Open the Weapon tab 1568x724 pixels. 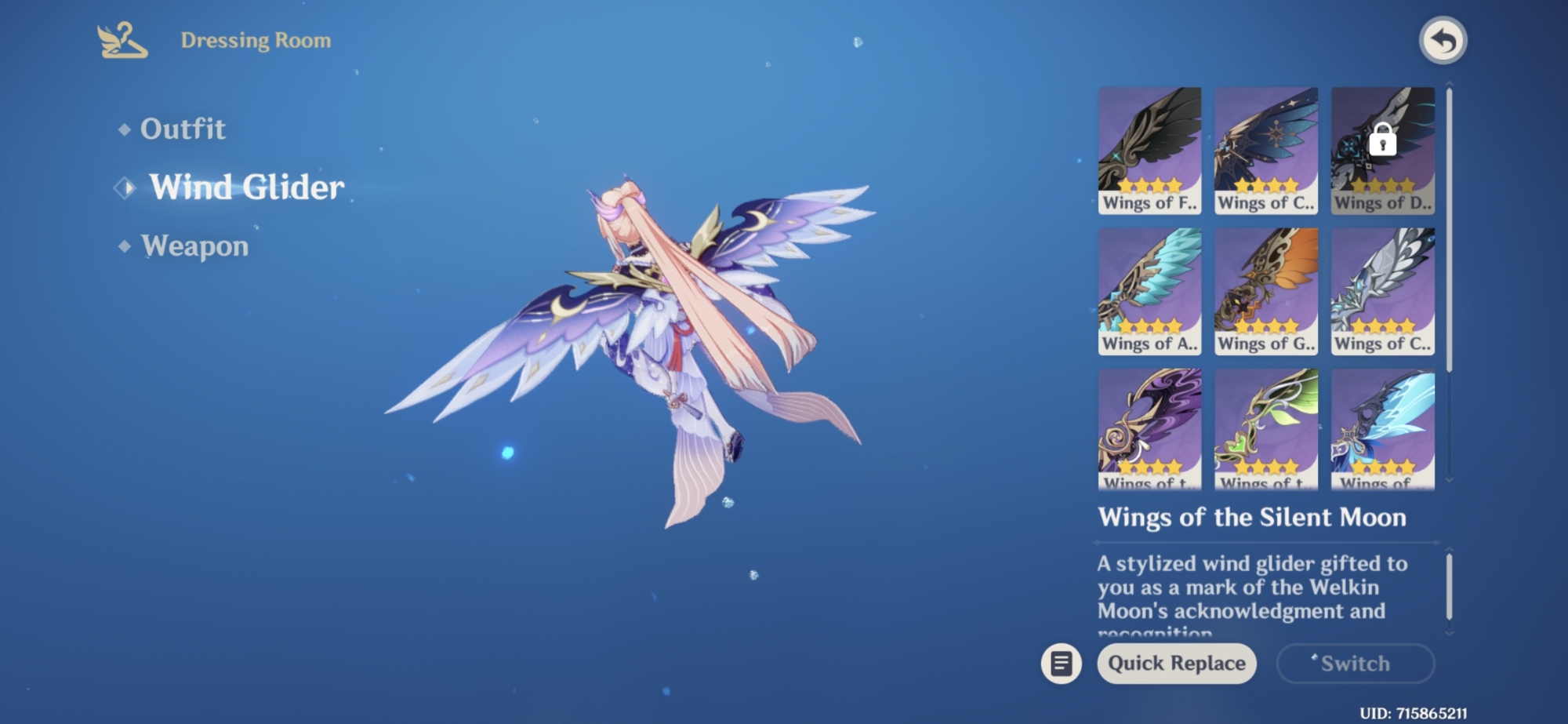tap(194, 246)
